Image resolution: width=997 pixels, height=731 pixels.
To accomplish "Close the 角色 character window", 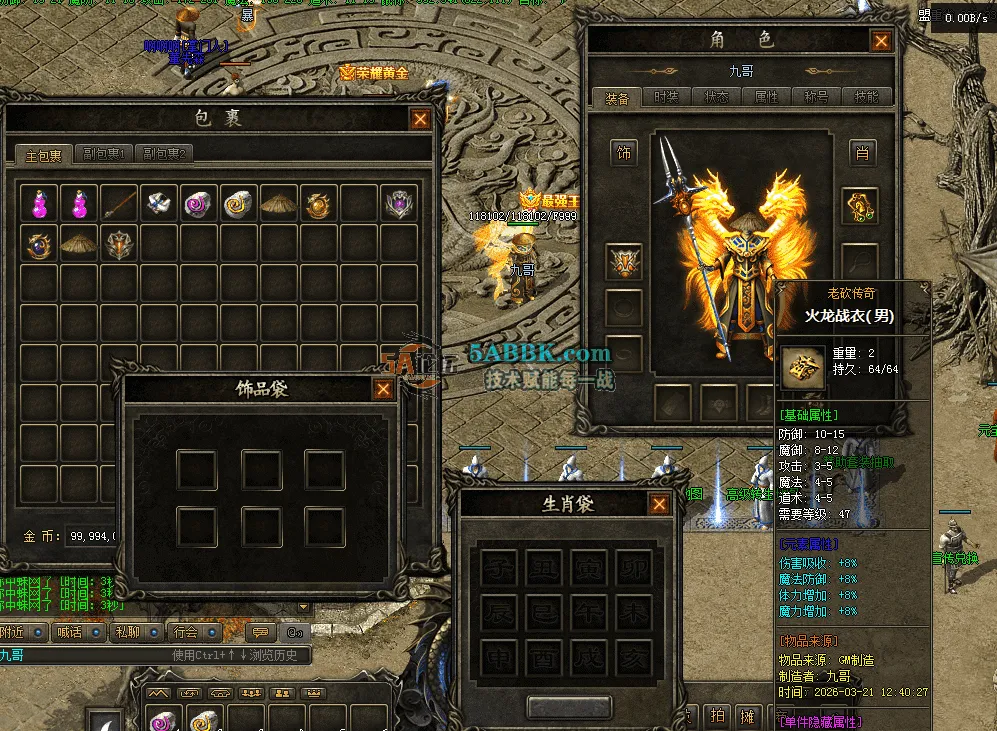I will (880, 41).
